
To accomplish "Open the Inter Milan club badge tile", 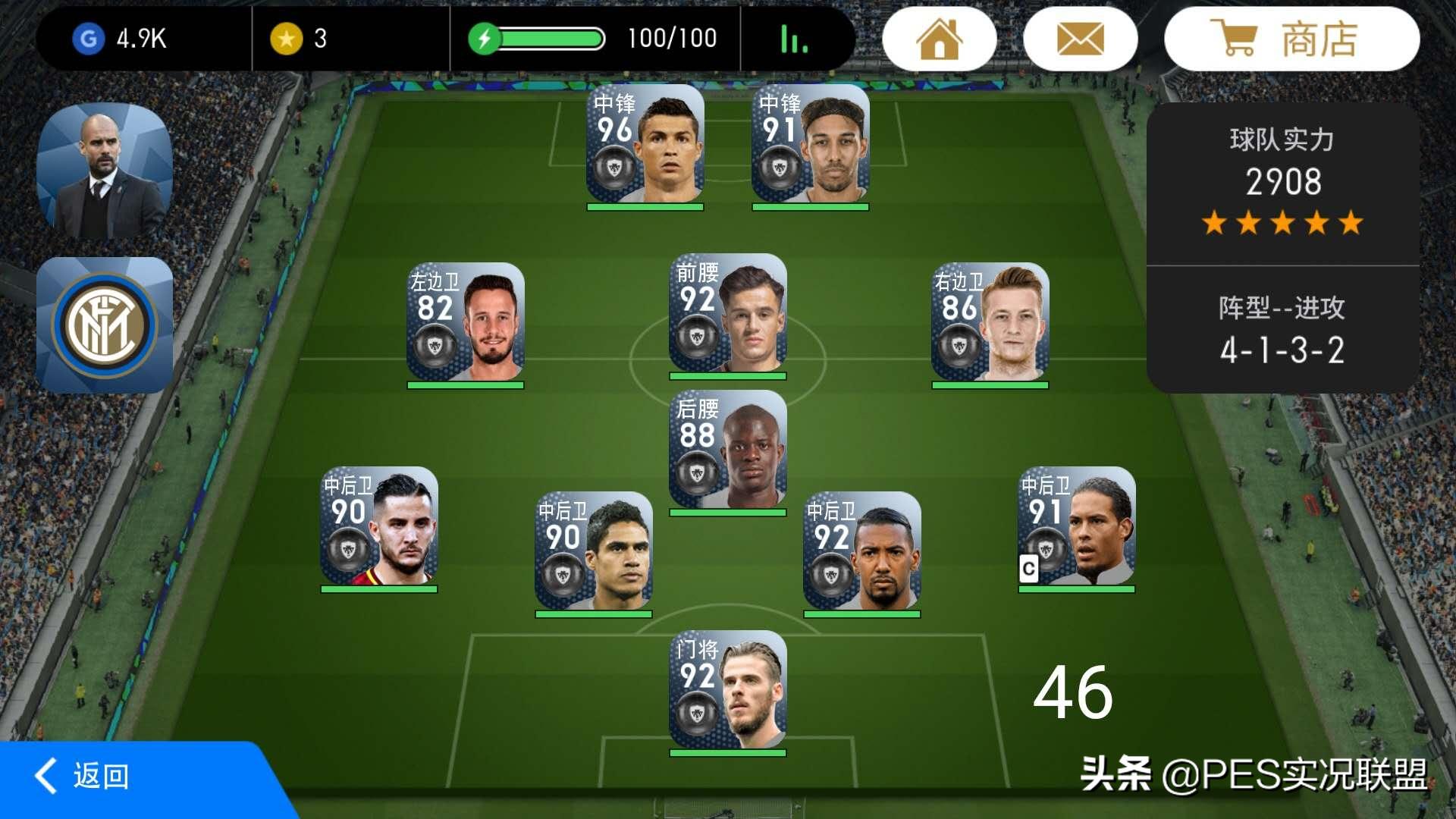I will click(105, 325).
